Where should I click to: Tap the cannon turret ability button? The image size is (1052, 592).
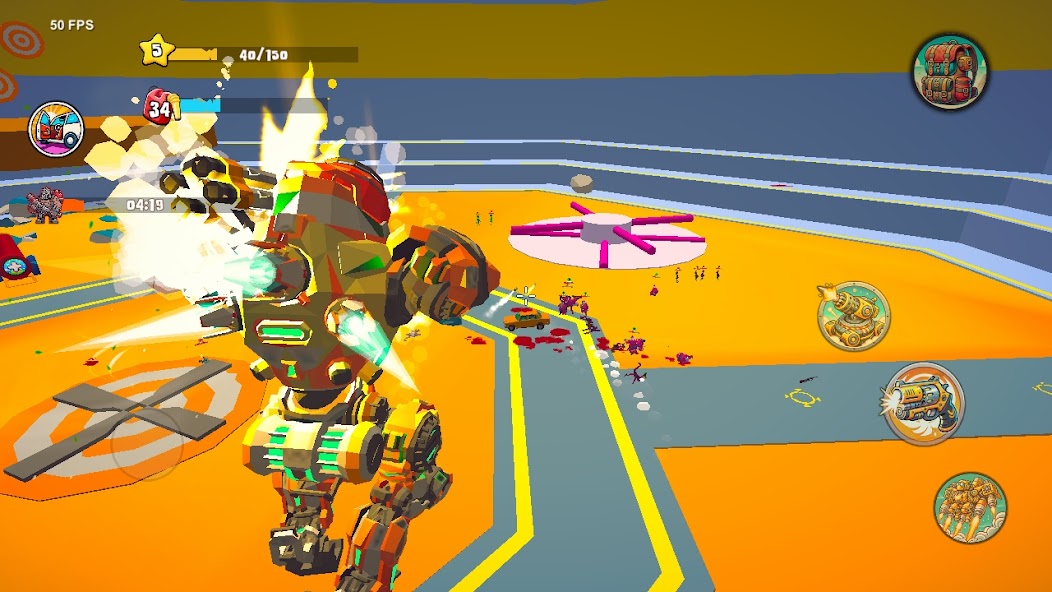coord(853,316)
